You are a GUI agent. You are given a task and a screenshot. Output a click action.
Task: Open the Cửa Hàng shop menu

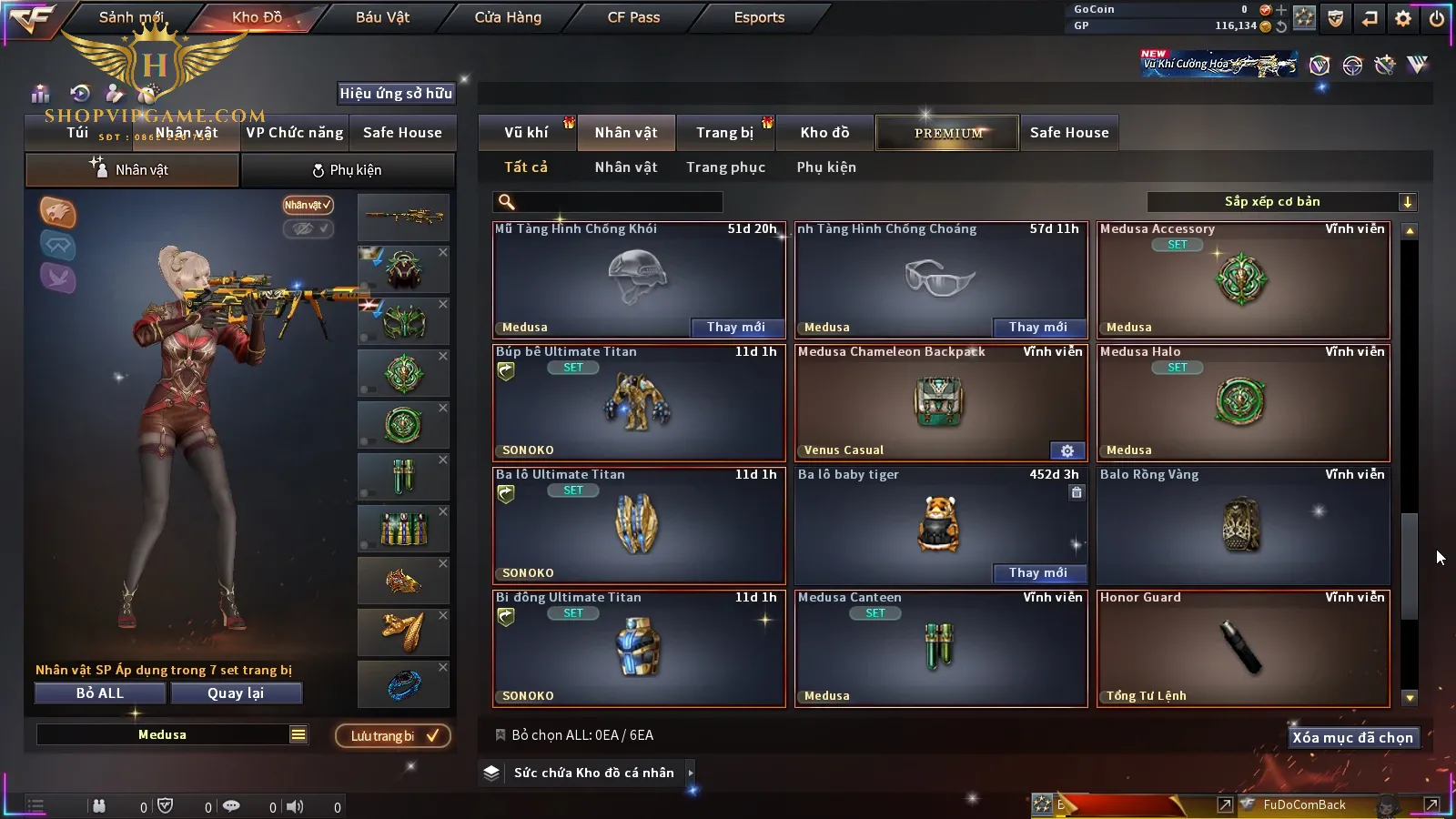click(x=508, y=17)
